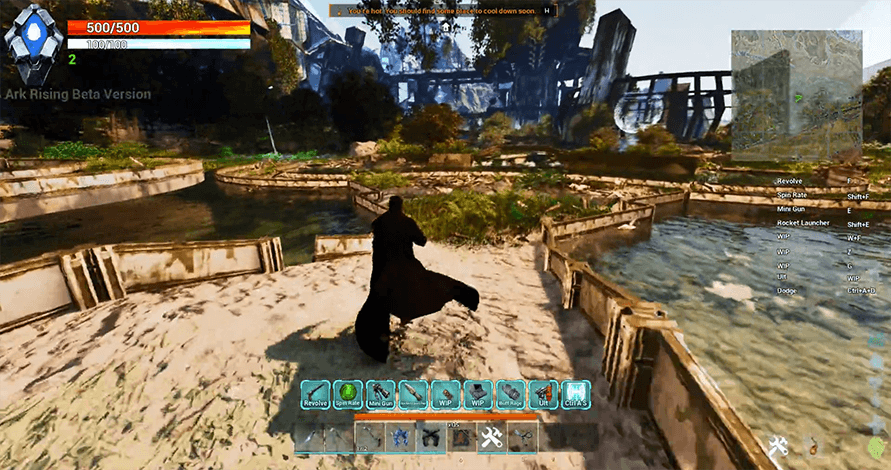Trigger the green Spin Rate ability
This screenshot has height=470, width=891.
(x=347, y=394)
